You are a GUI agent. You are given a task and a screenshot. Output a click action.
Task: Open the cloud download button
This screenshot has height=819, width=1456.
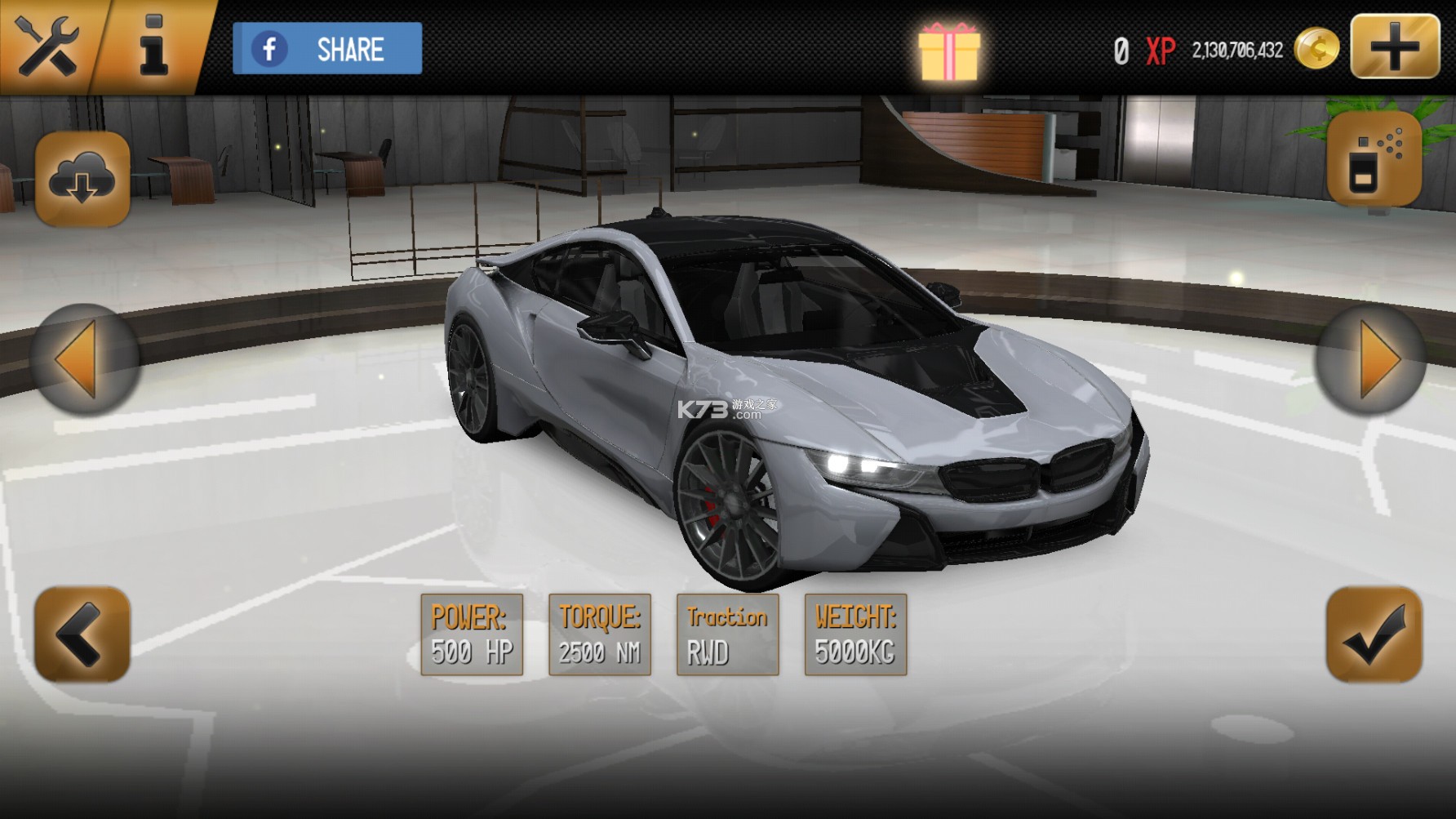click(82, 179)
